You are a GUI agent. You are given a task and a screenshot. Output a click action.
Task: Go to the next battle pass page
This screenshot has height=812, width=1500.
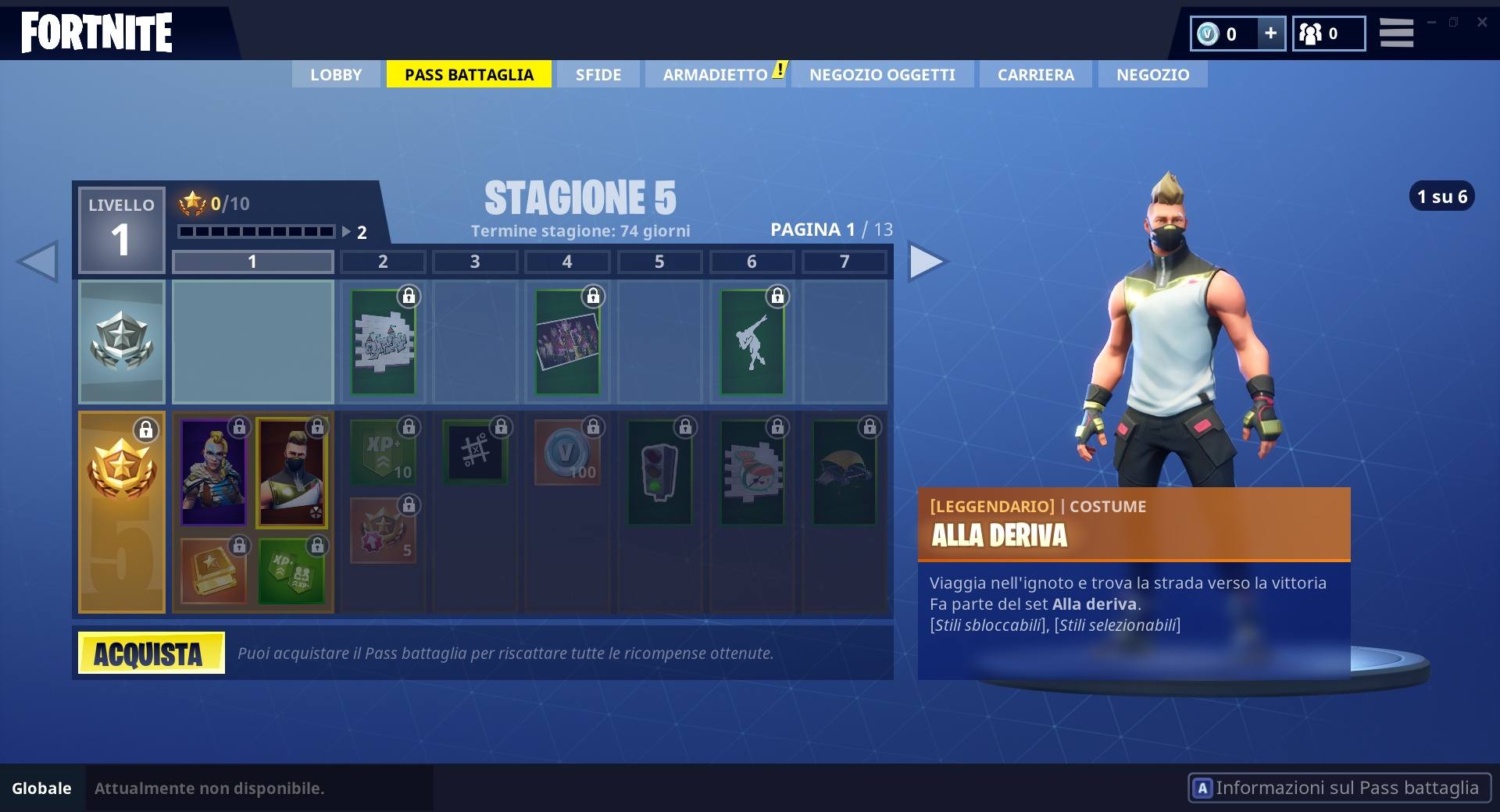pos(927,262)
